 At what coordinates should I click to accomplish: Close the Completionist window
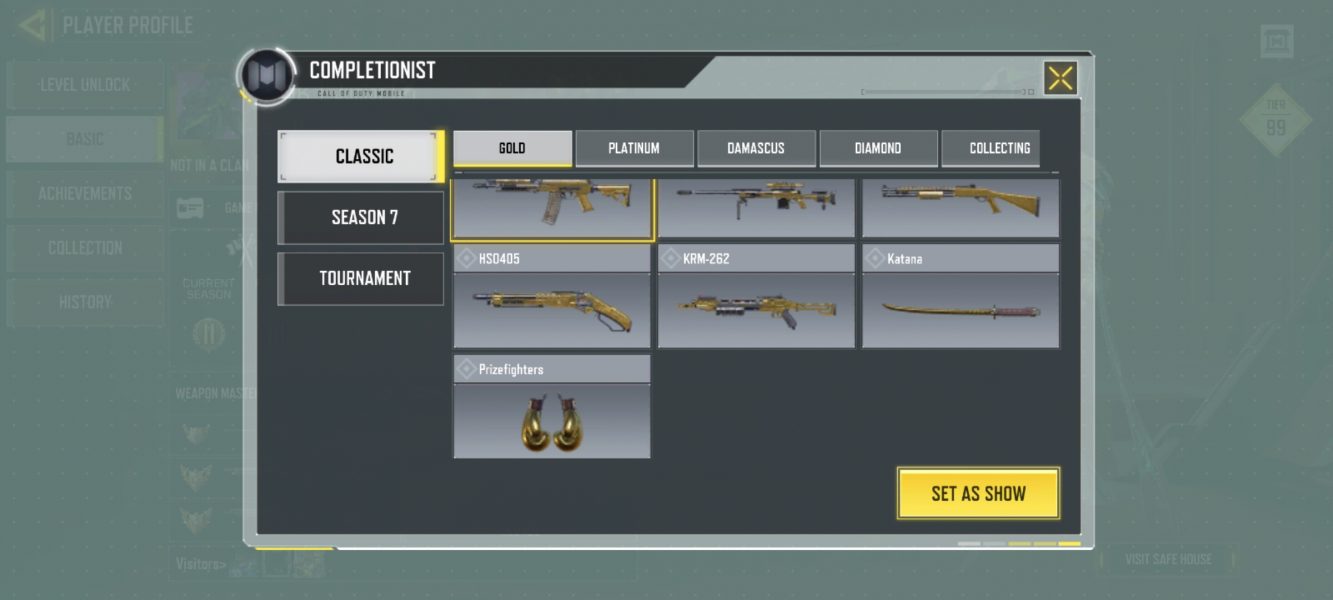click(1060, 78)
